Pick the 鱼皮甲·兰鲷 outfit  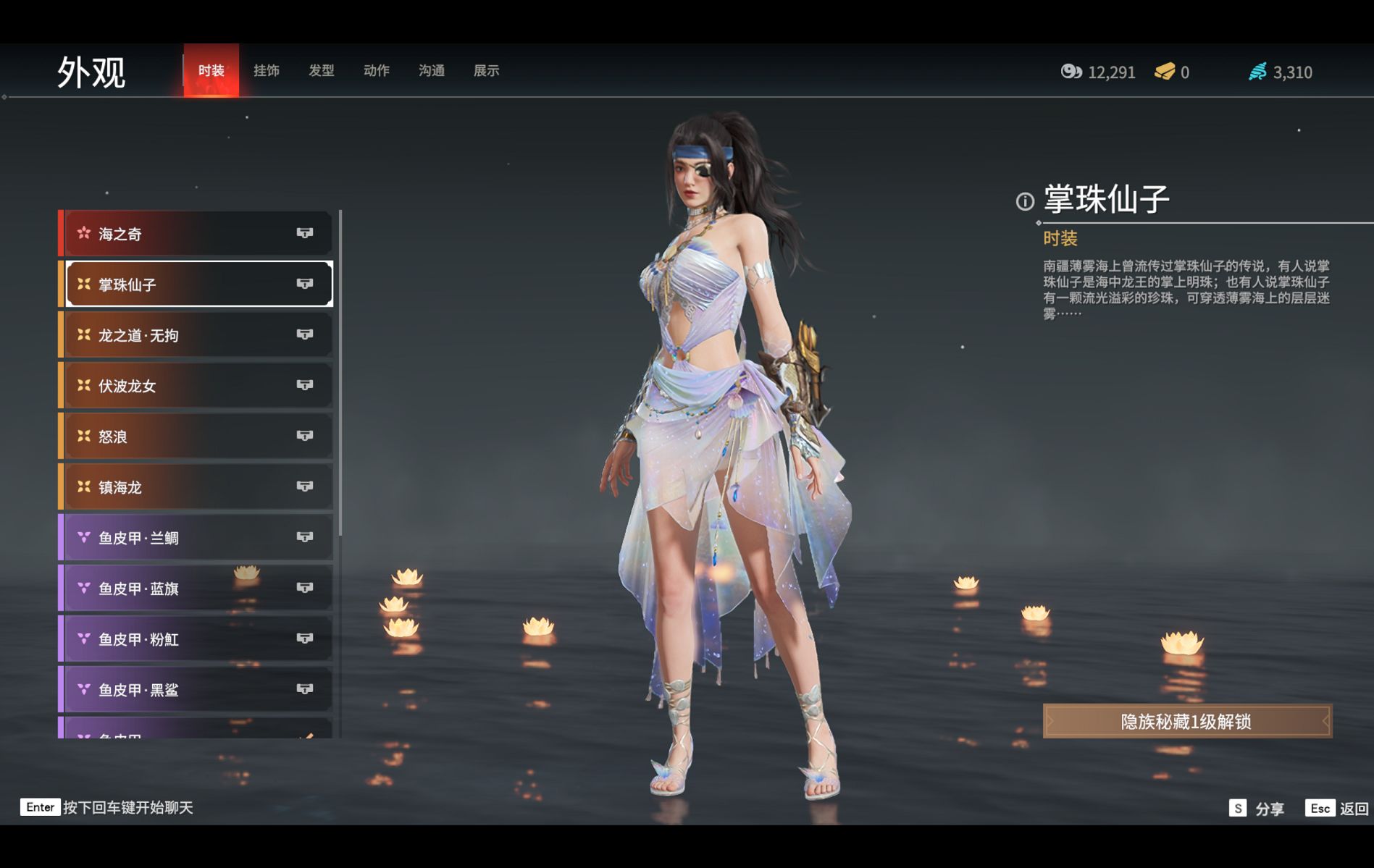pyautogui.click(x=197, y=538)
